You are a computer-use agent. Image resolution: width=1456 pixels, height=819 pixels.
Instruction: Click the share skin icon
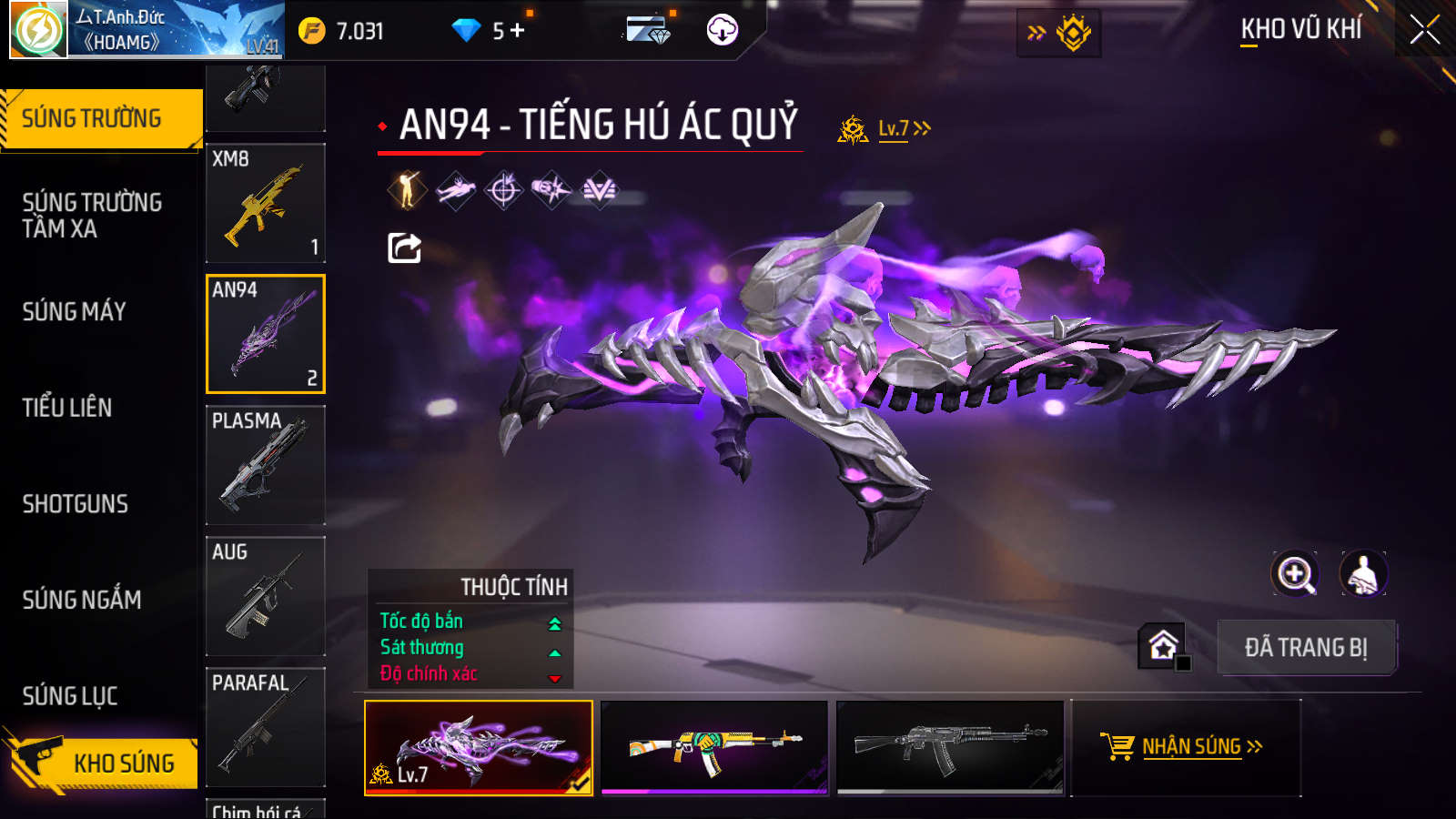(404, 248)
